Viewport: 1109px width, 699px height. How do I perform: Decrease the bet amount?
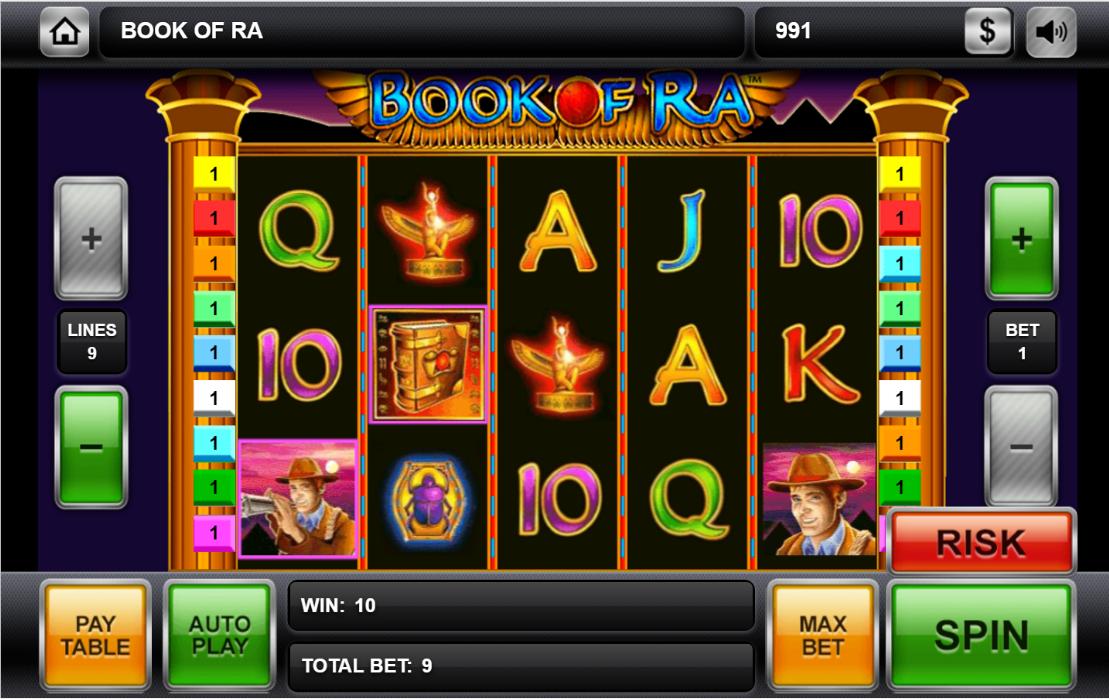click(x=1021, y=447)
